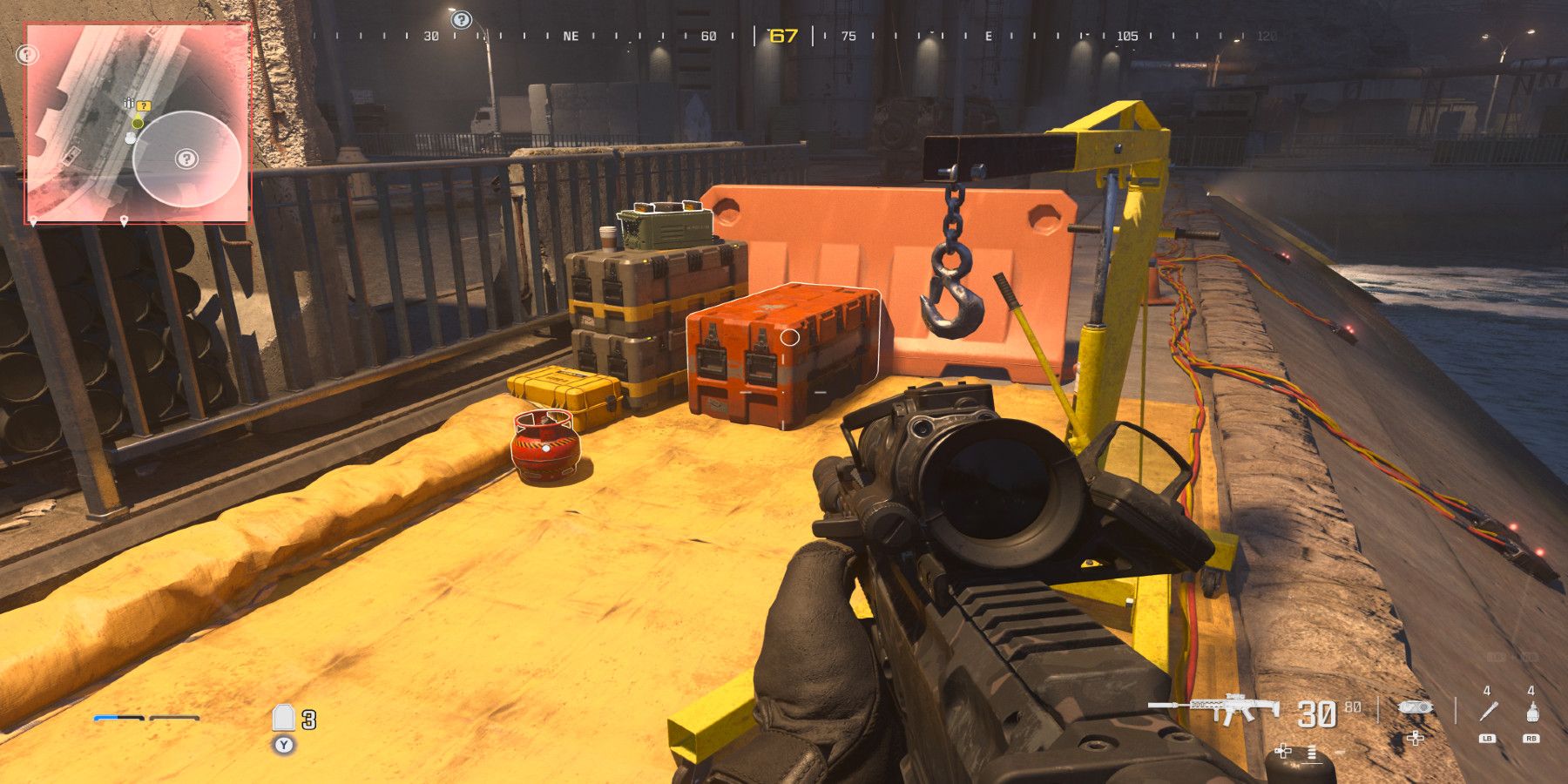Image resolution: width=1568 pixels, height=784 pixels.
Task: Click the question mark icon at minimap's left edge
Action: (x=26, y=54)
